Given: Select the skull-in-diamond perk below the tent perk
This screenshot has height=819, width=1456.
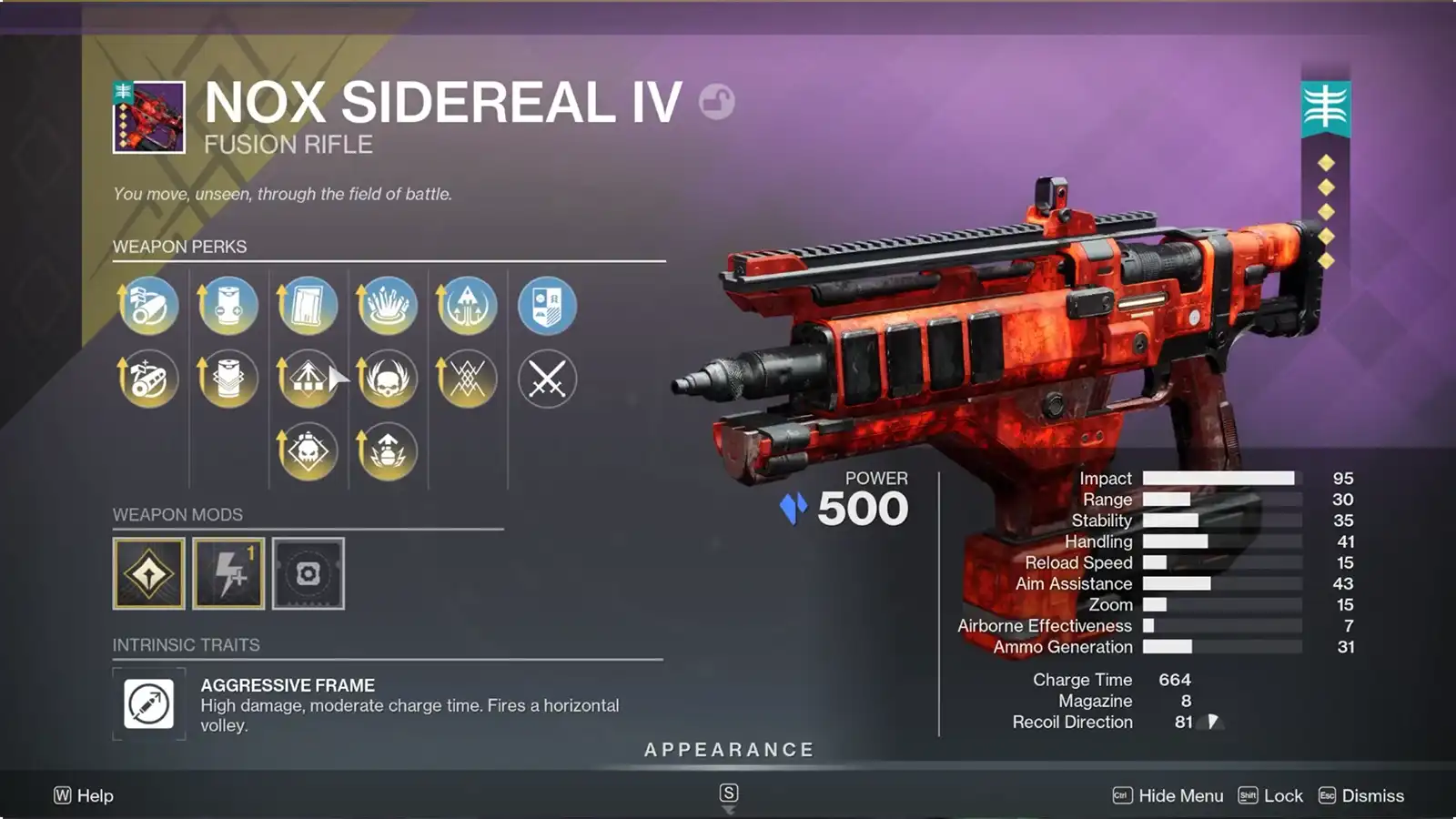Looking at the screenshot, I should pos(308,450).
